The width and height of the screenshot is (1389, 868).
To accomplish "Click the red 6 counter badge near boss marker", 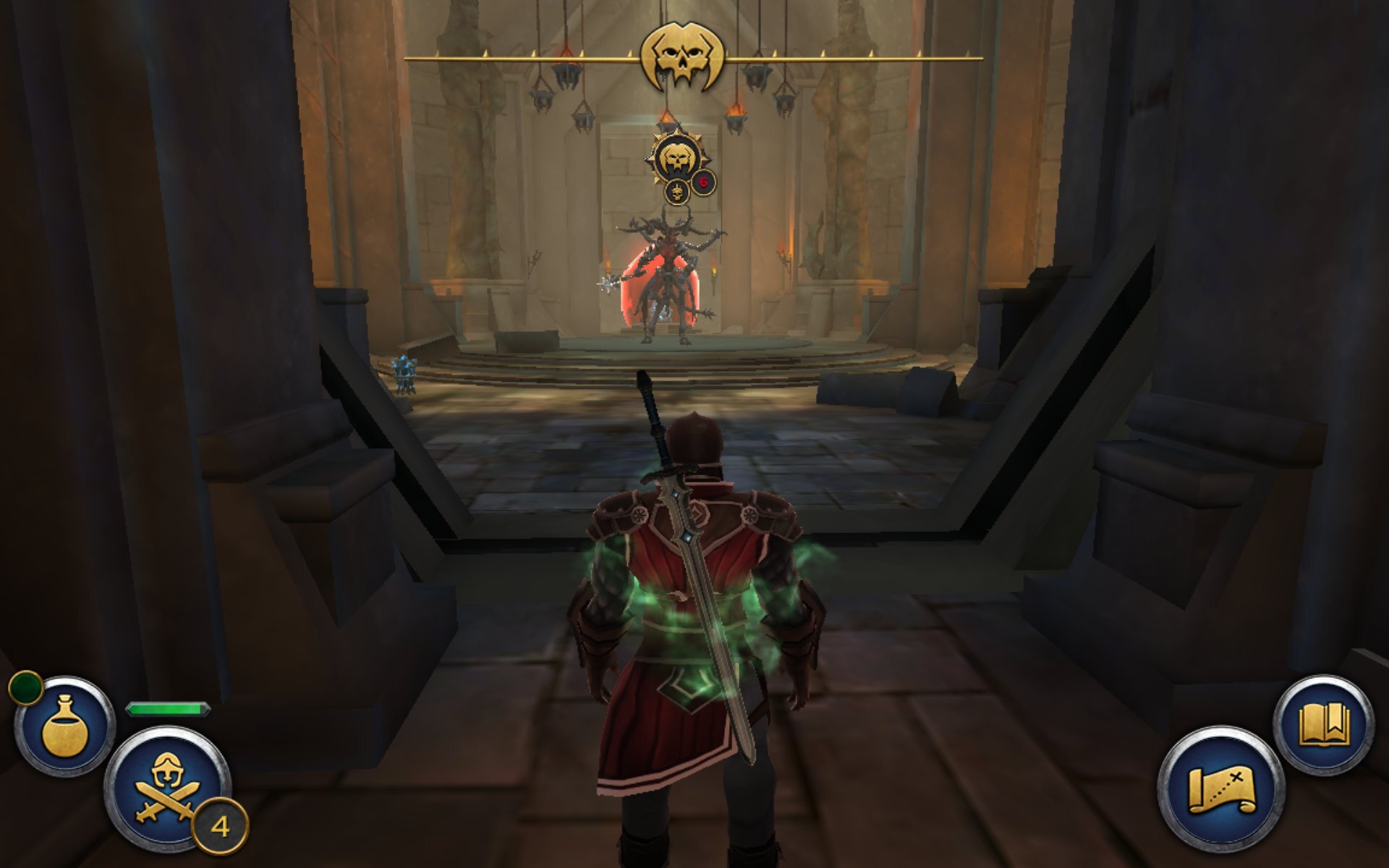I will click(x=703, y=182).
